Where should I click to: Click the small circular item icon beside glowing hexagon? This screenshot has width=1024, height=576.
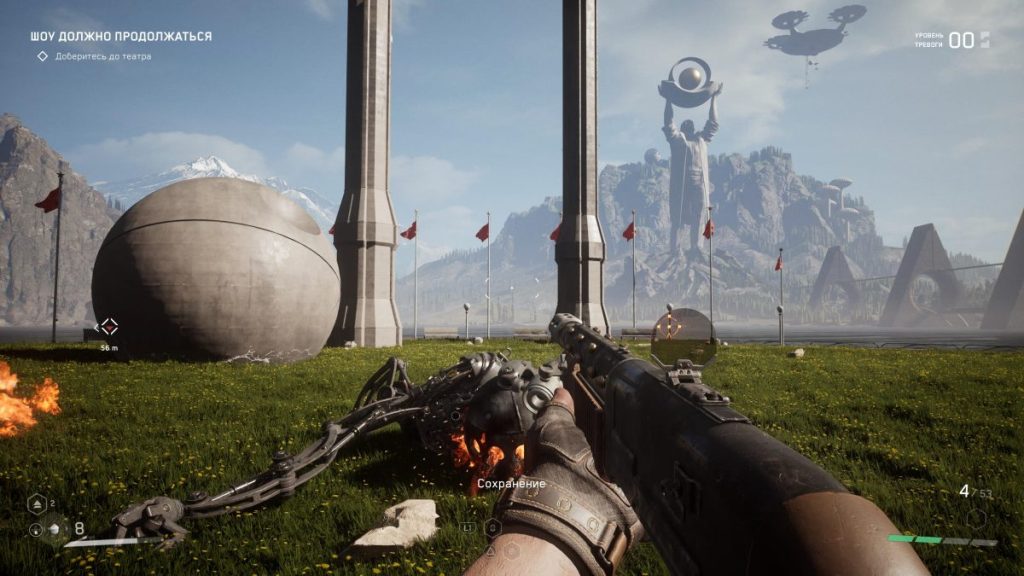35,530
